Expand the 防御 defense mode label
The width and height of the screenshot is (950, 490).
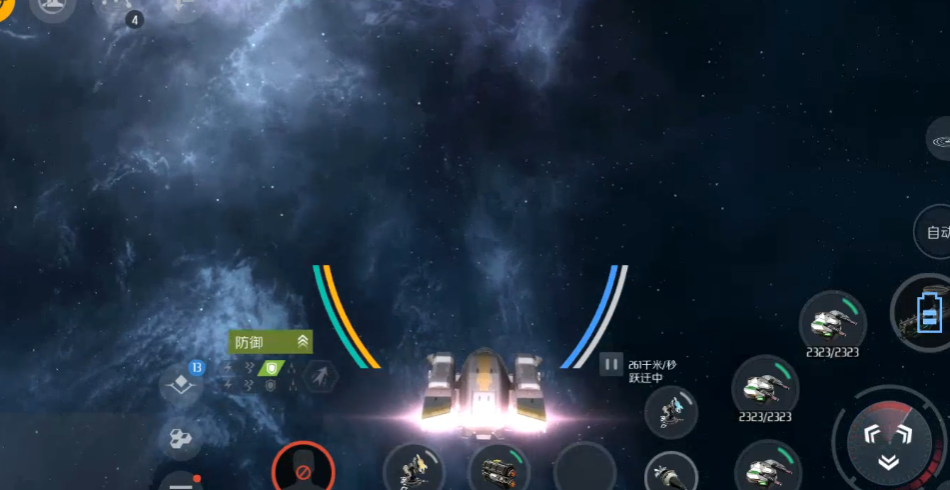(x=270, y=342)
